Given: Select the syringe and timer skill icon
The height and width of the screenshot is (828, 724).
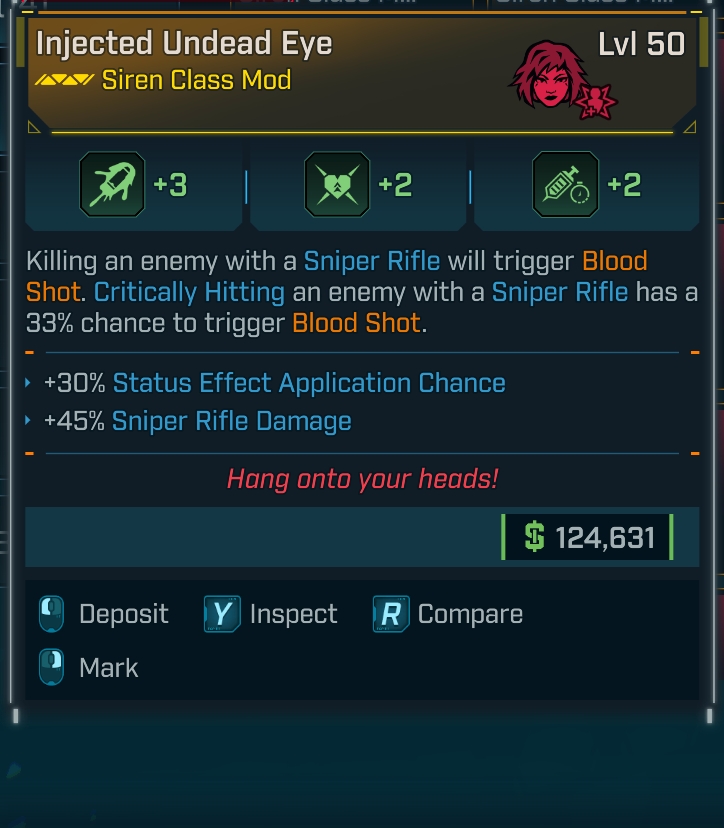Looking at the screenshot, I should 565,186.
